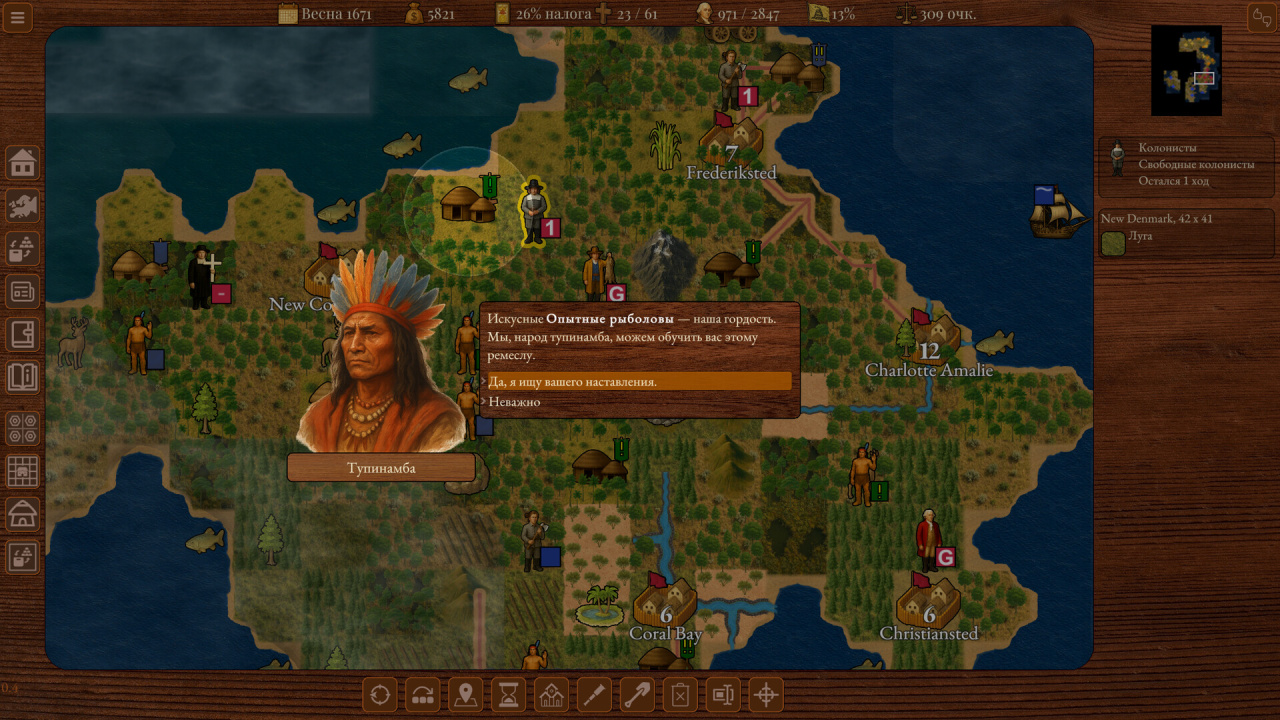Select the 'Неважно' dialogue option
Viewport: 1280px width, 720px height.
(x=515, y=402)
